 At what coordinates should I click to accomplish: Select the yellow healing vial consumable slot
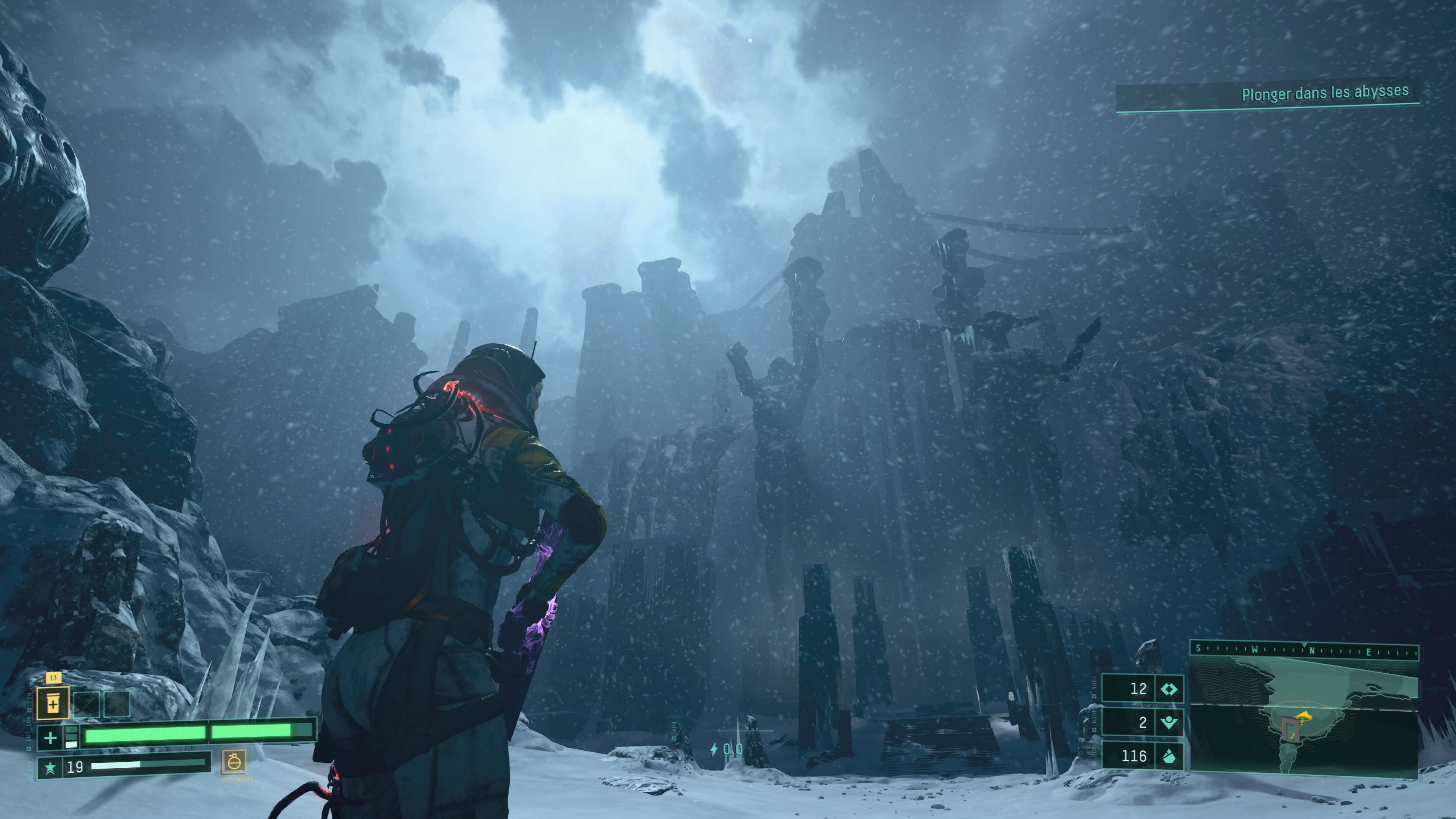[x=53, y=704]
